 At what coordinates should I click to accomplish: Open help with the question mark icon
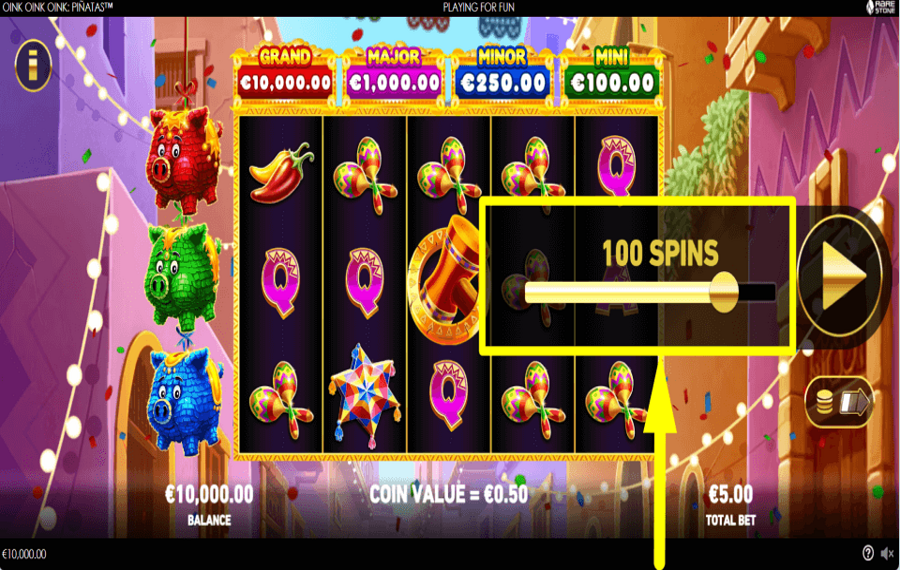tap(868, 553)
